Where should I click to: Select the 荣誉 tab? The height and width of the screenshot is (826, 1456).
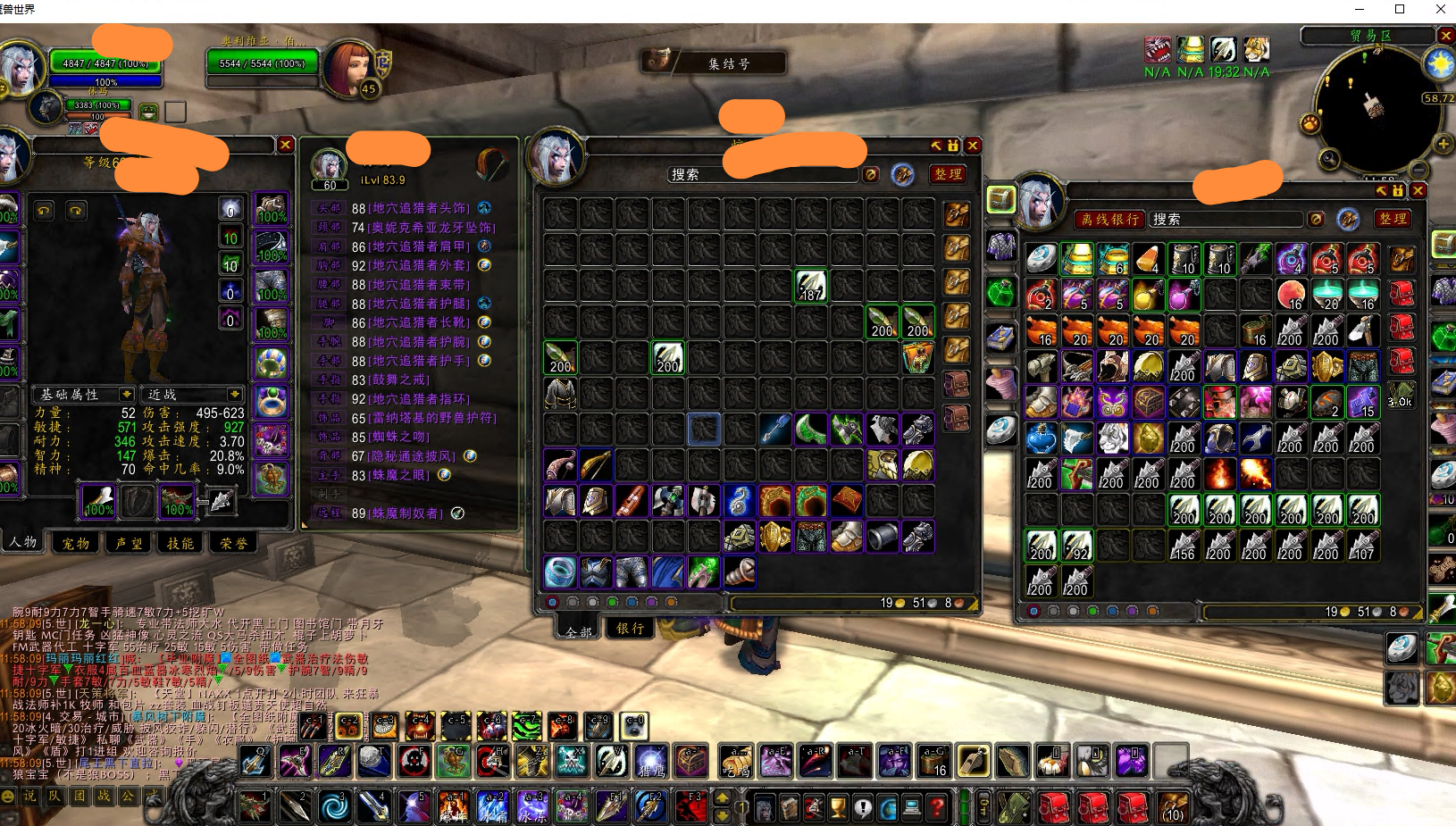[233, 543]
